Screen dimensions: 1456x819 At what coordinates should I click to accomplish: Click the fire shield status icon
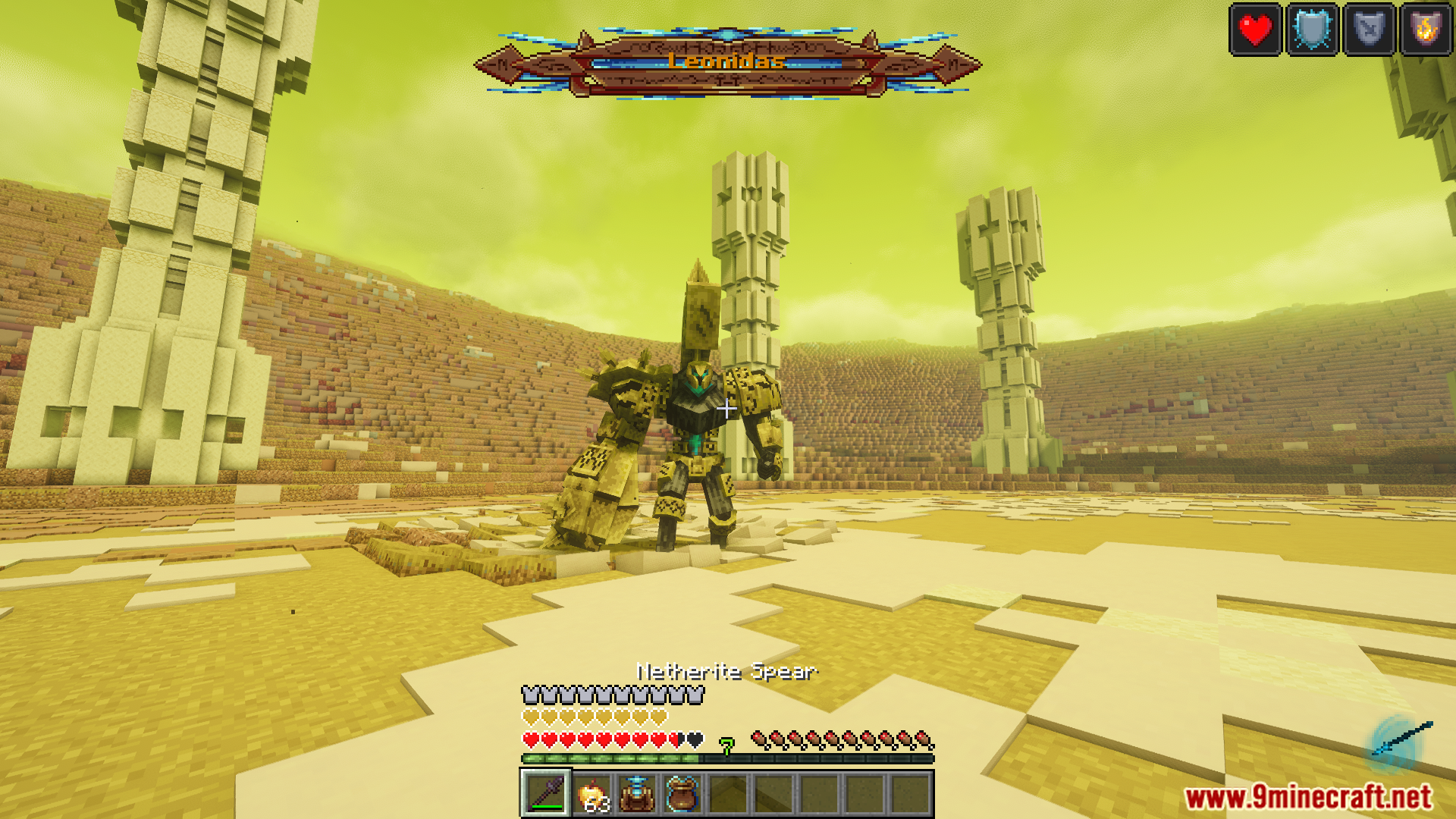[1426, 29]
